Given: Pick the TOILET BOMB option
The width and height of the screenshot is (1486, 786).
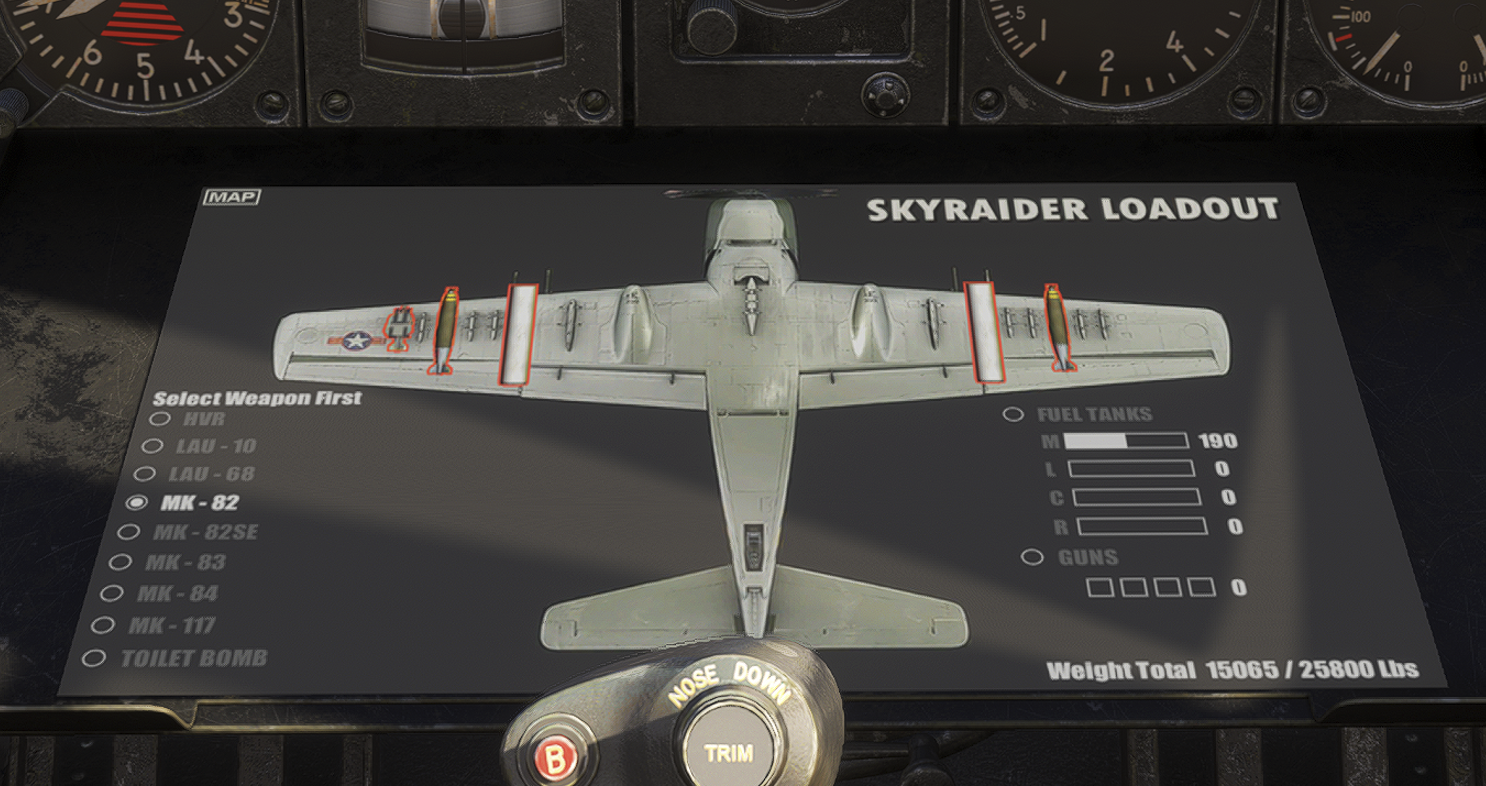Looking at the screenshot, I should 94,658.
